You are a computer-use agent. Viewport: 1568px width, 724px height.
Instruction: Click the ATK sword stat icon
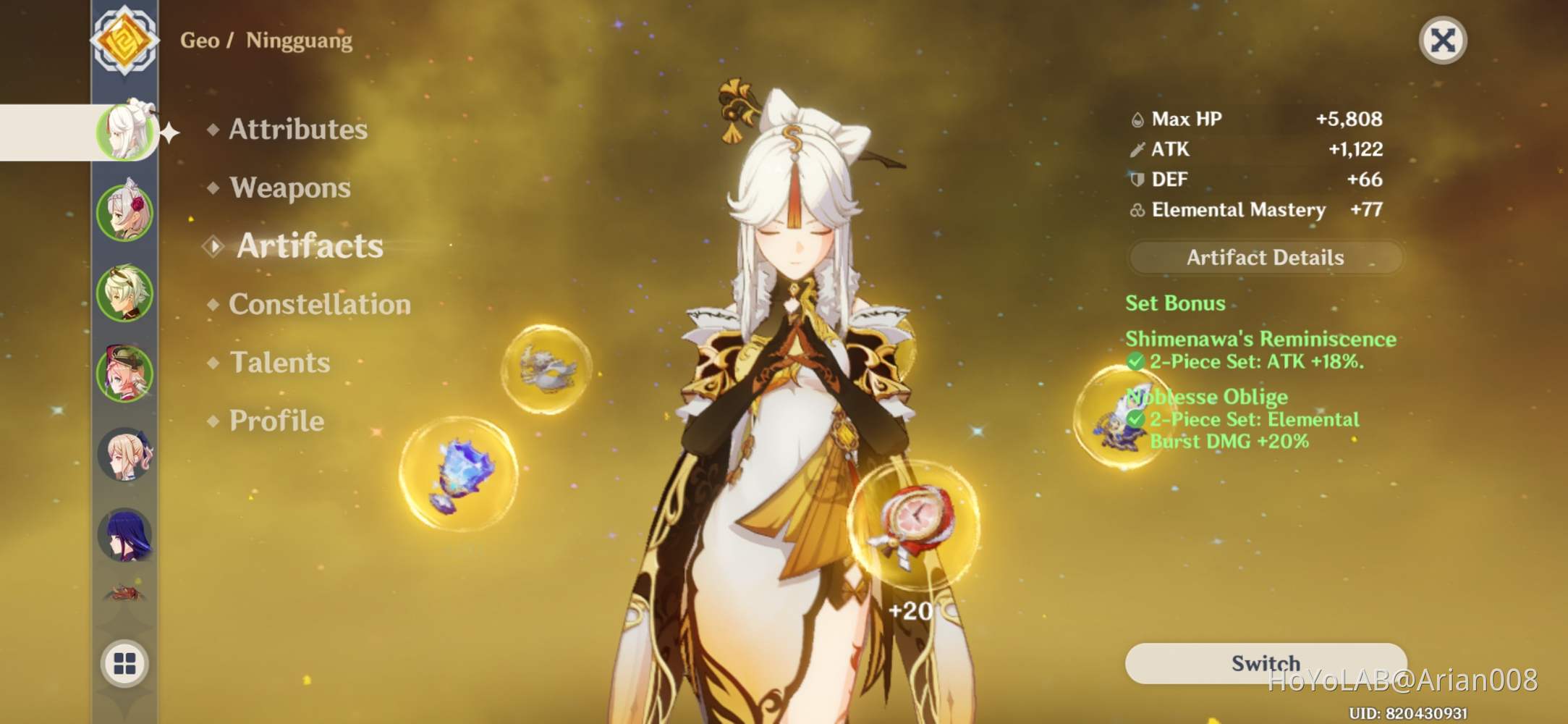click(1137, 149)
